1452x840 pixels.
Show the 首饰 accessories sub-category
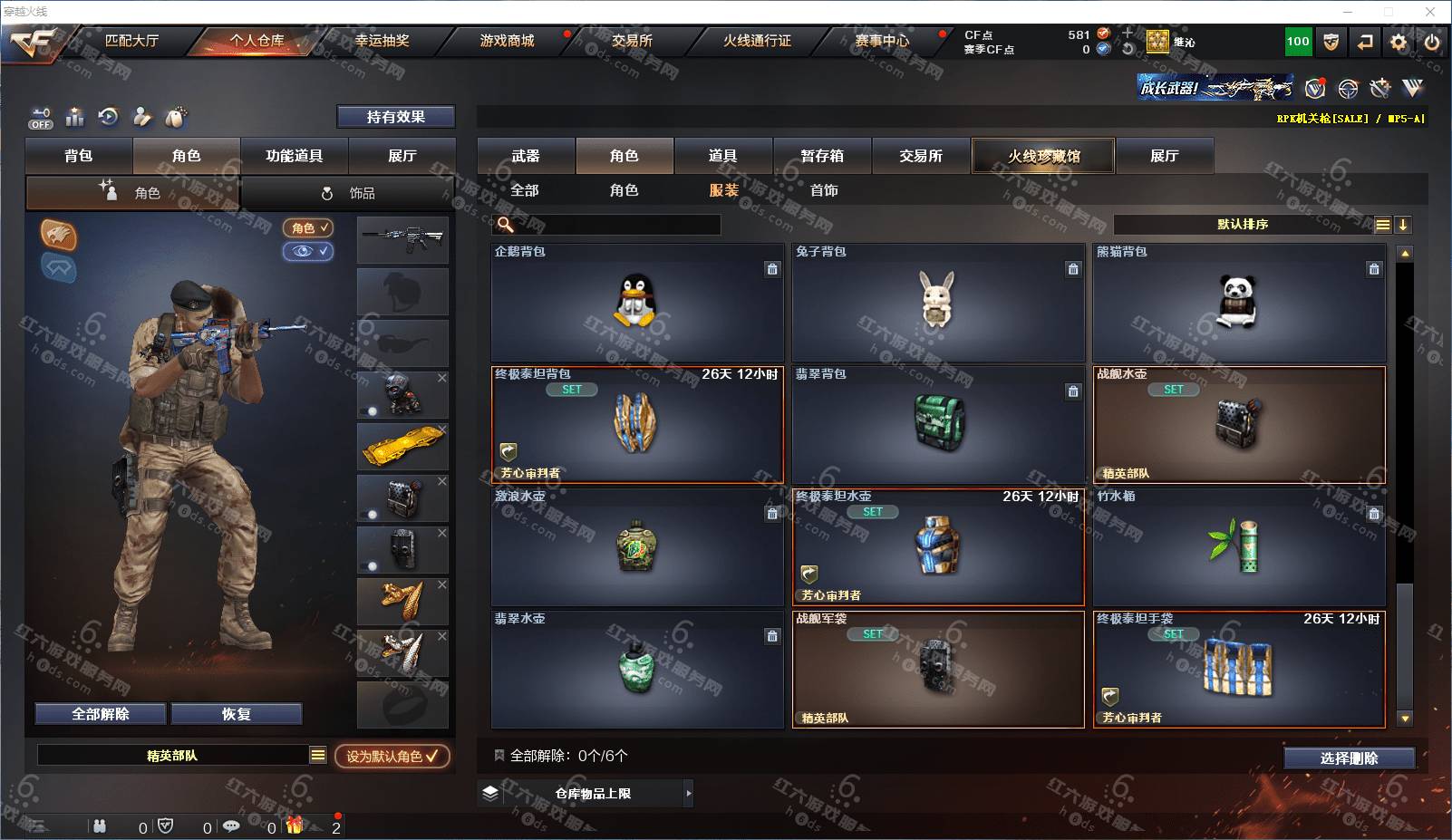(824, 190)
